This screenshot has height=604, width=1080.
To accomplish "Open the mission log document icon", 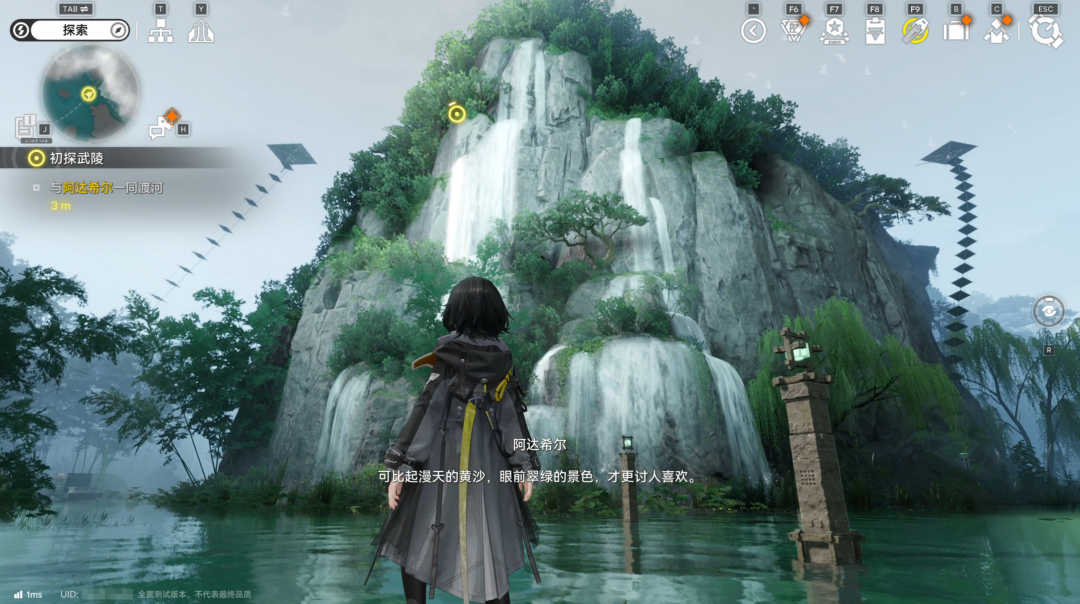I will (x=27, y=127).
